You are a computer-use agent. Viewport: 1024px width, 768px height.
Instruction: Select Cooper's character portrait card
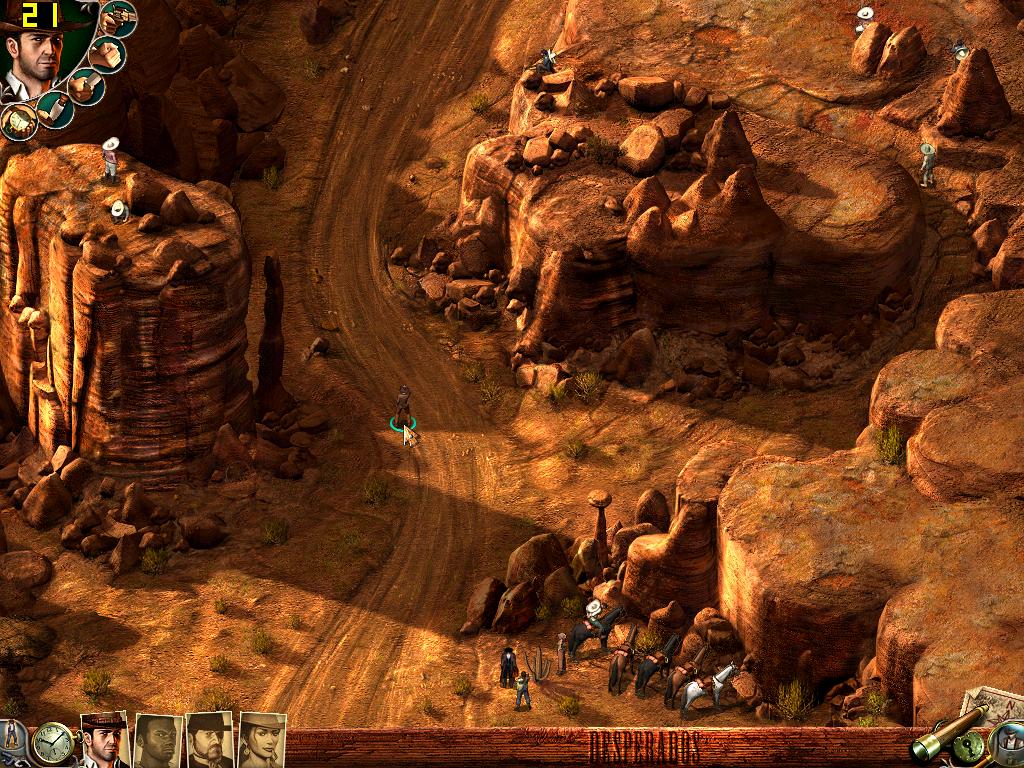[104, 740]
